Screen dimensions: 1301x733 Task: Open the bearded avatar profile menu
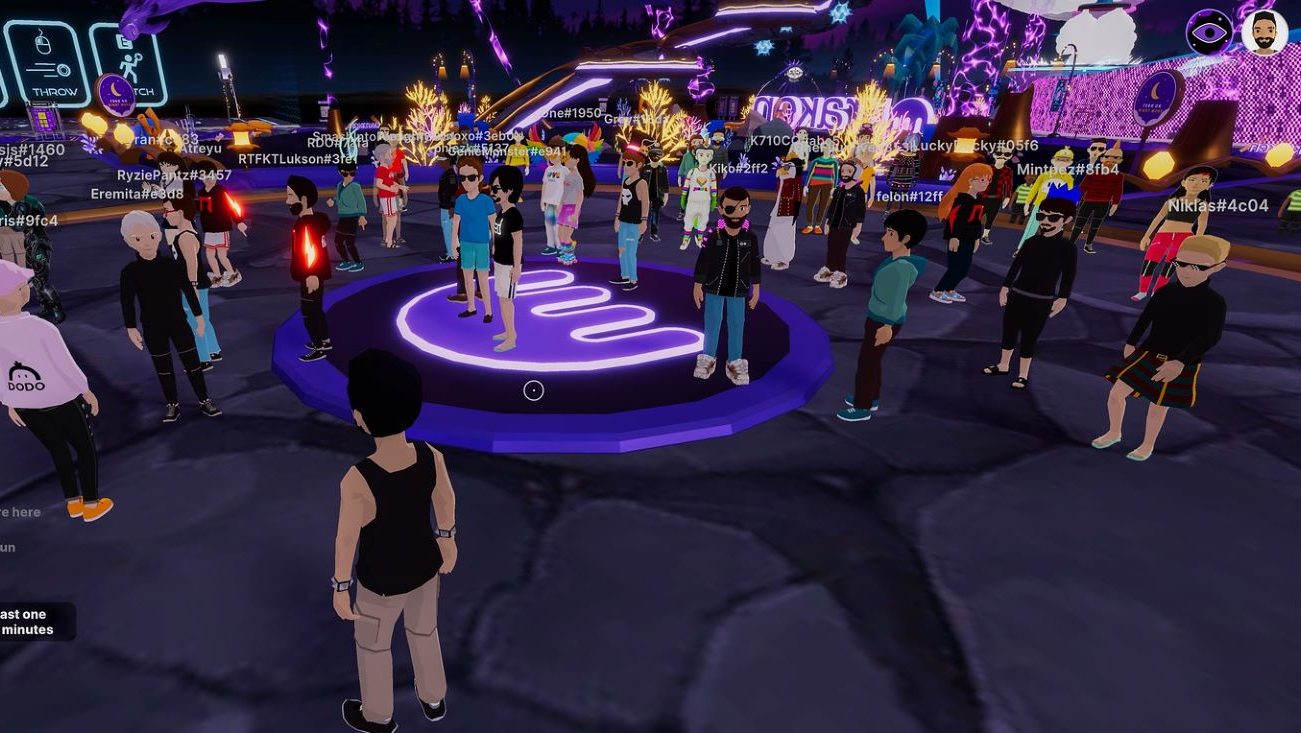[1264, 33]
